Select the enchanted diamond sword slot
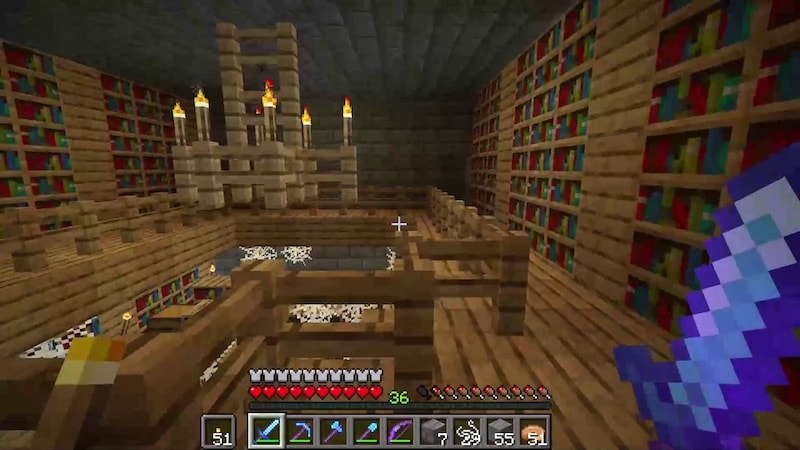 (266, 431)
